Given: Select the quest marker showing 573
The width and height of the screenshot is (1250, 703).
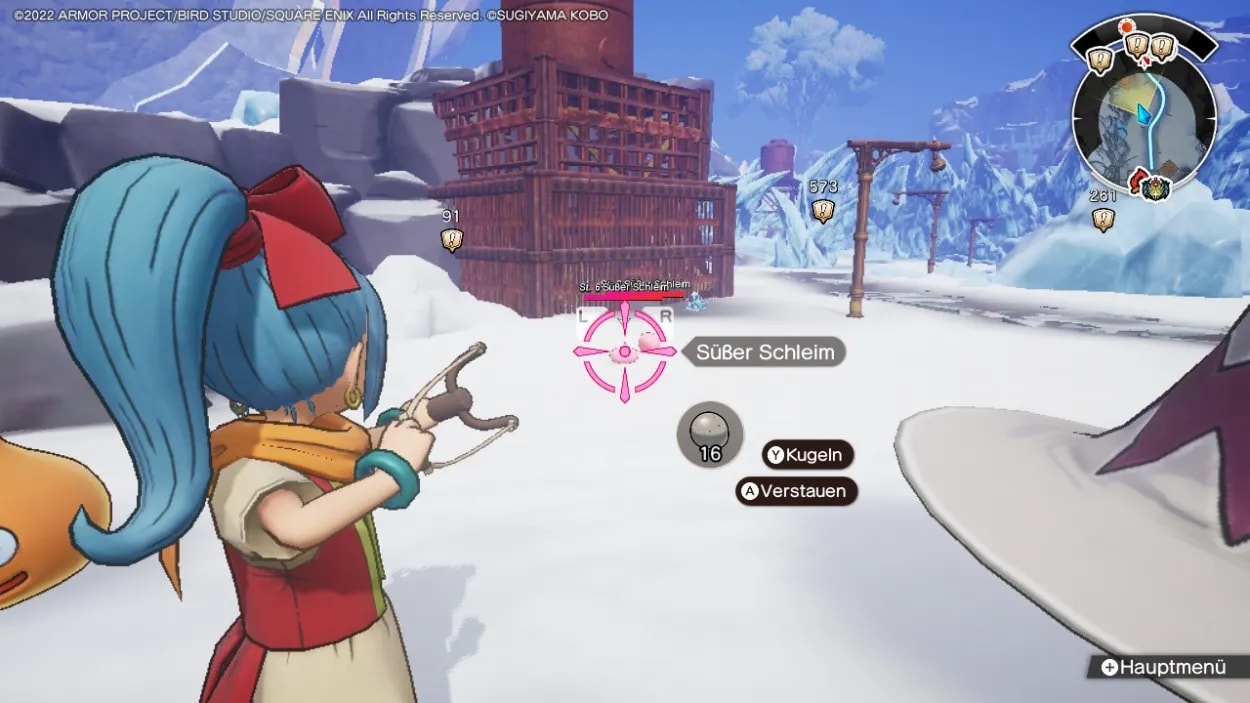Looking at the screenshot, I should pos(823,210).
